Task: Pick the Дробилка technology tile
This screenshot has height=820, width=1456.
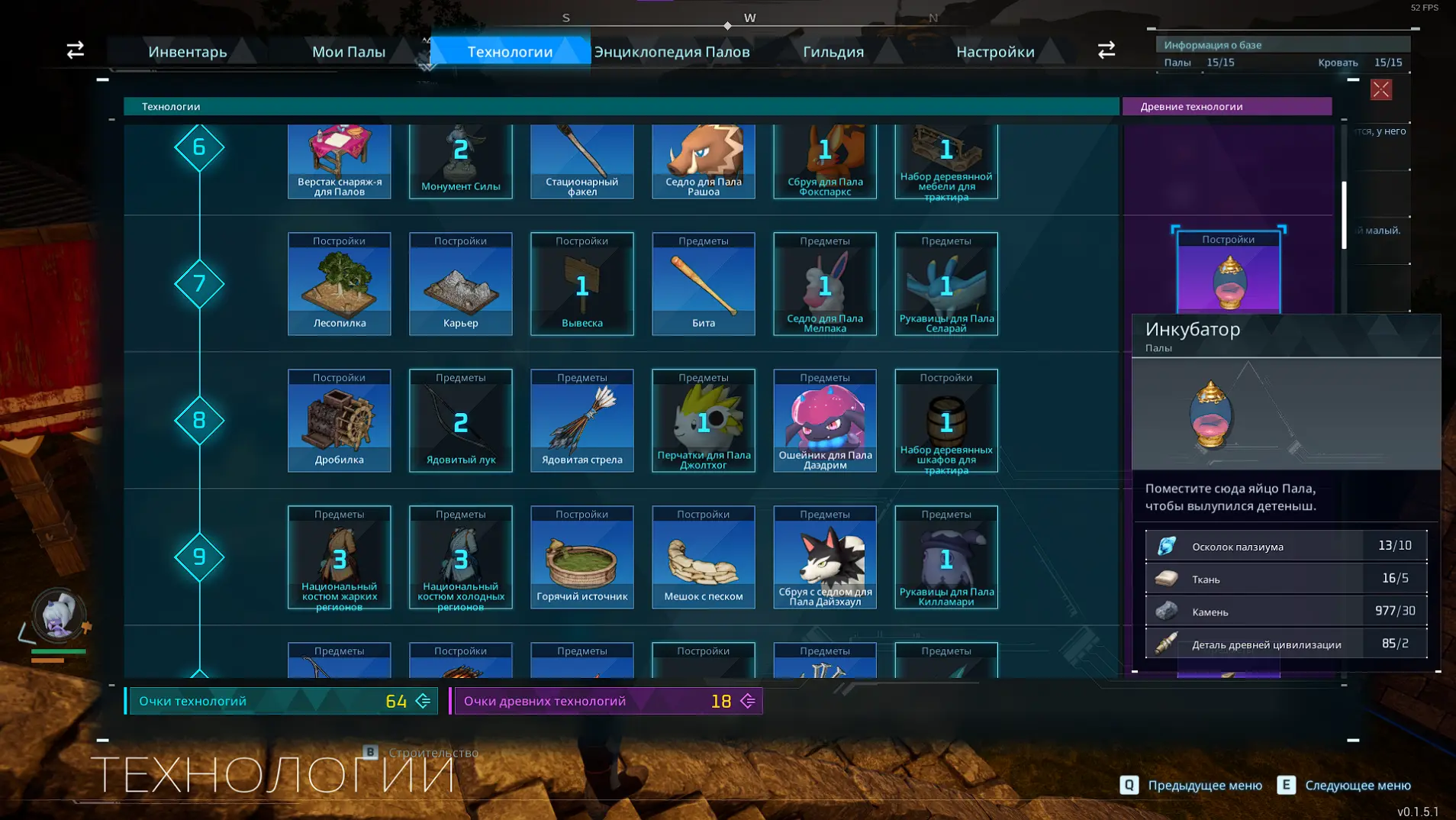Action: 340,421
